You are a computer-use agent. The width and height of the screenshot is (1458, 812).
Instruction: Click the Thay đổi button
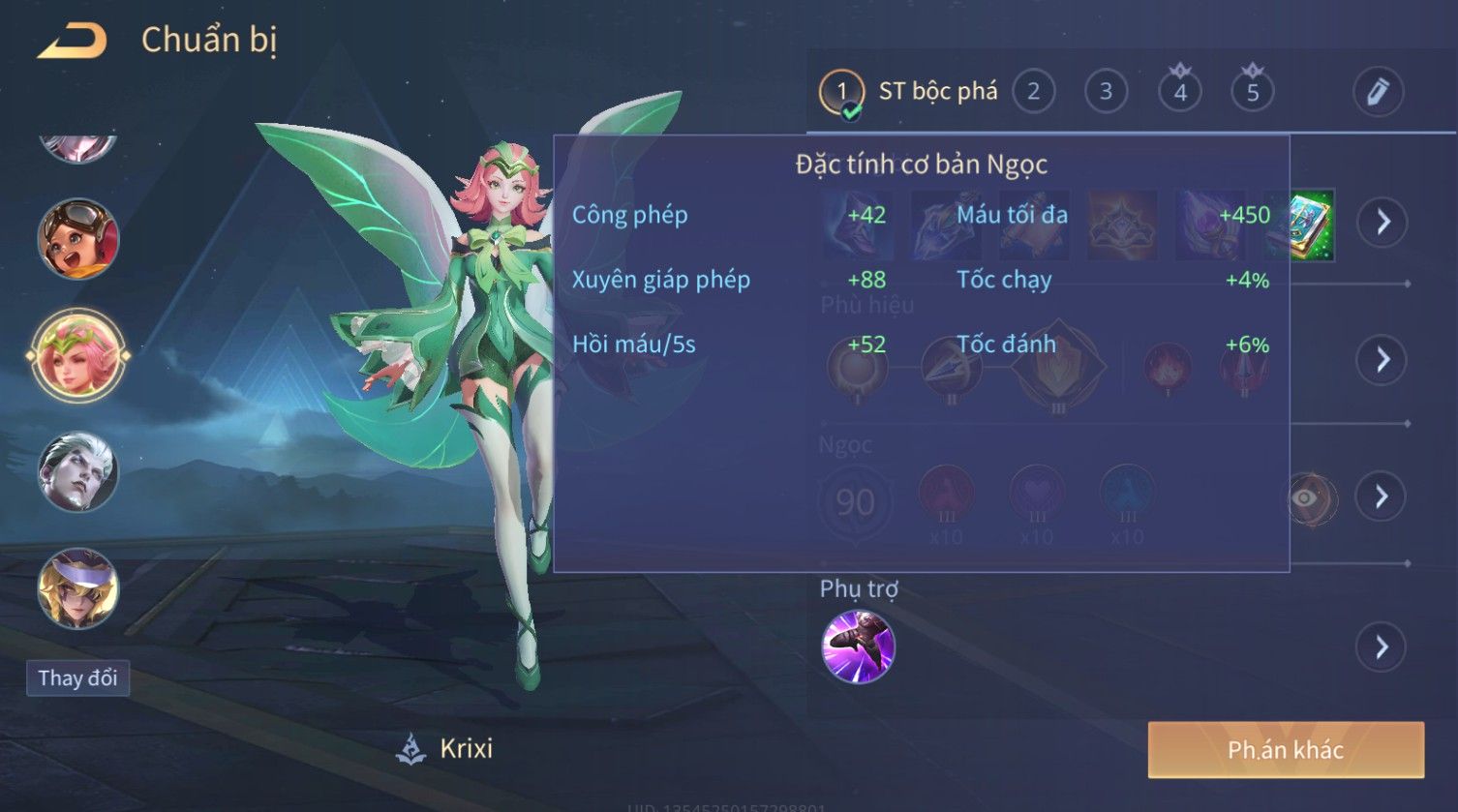coord(77,677)
